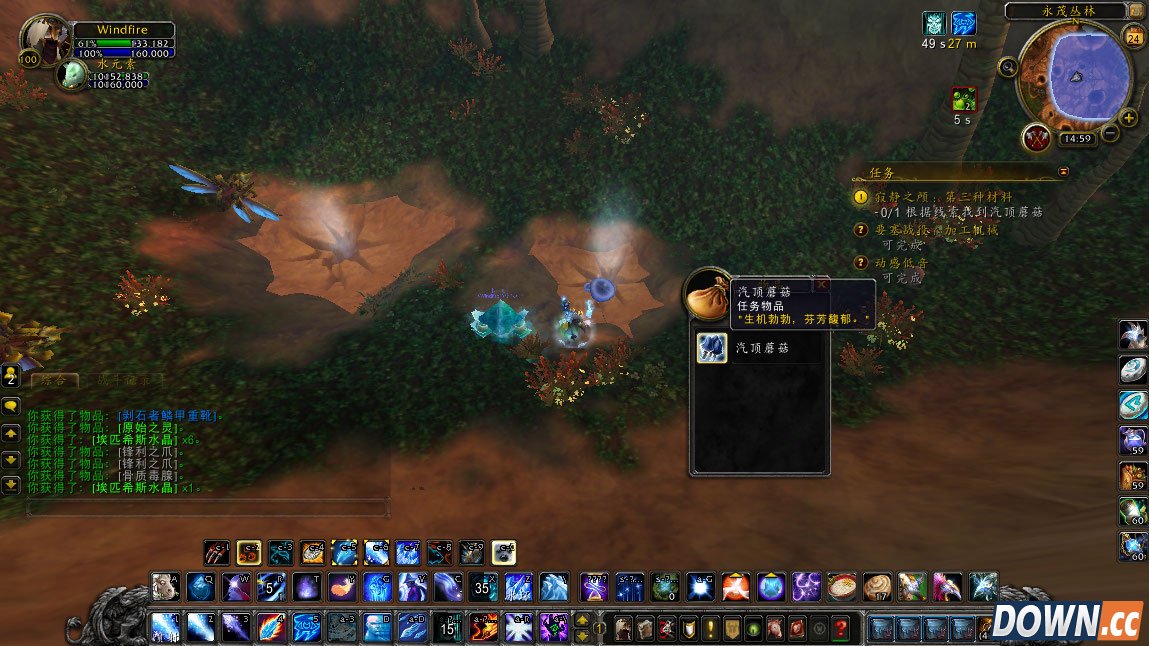The height and width of the screenshot is (646, 1149).
Task: Toggle the minimap tracking magnifier button
Action: pos(1009,67)
